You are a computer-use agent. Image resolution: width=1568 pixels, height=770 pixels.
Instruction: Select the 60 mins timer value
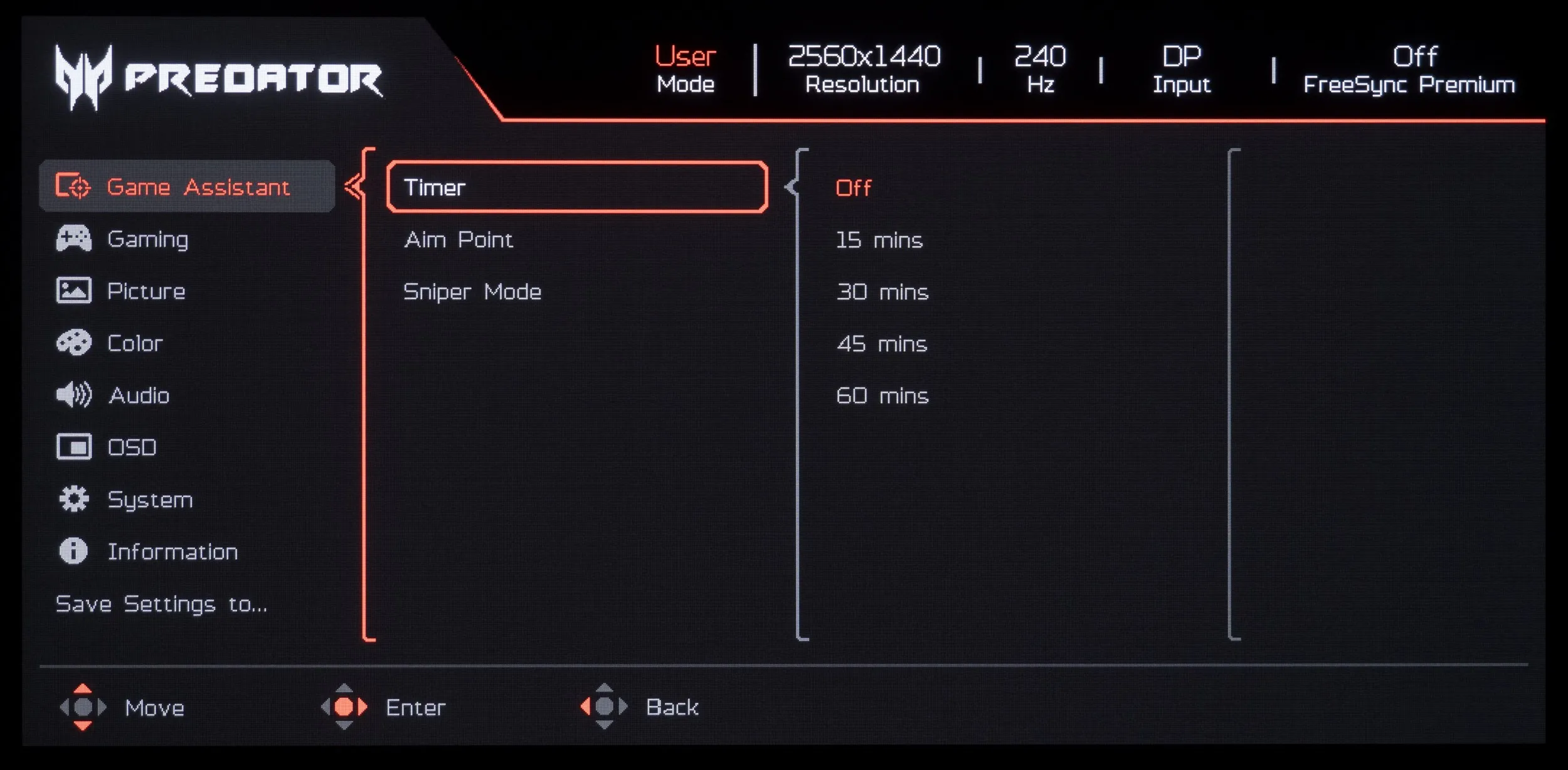(x=882, y=396)
